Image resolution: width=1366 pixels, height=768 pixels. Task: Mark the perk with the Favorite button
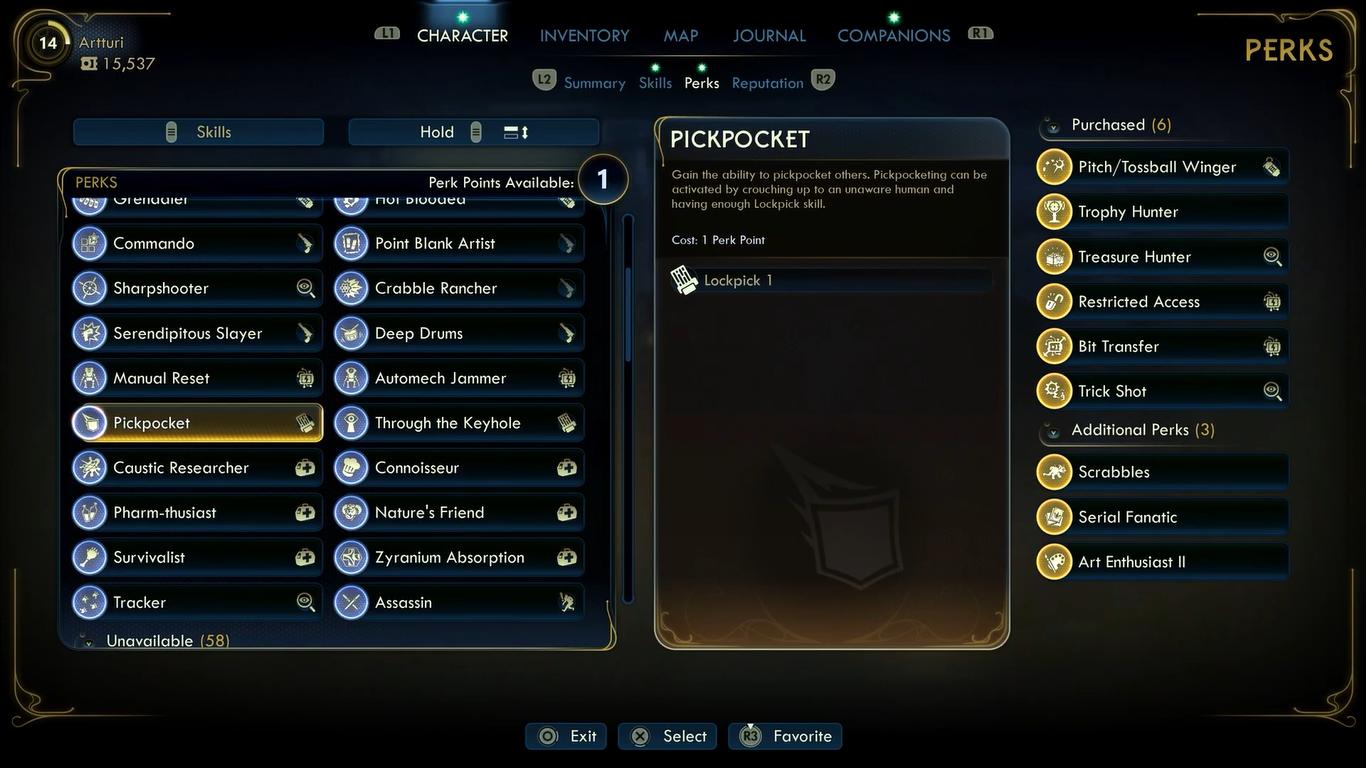pos(786,736)
